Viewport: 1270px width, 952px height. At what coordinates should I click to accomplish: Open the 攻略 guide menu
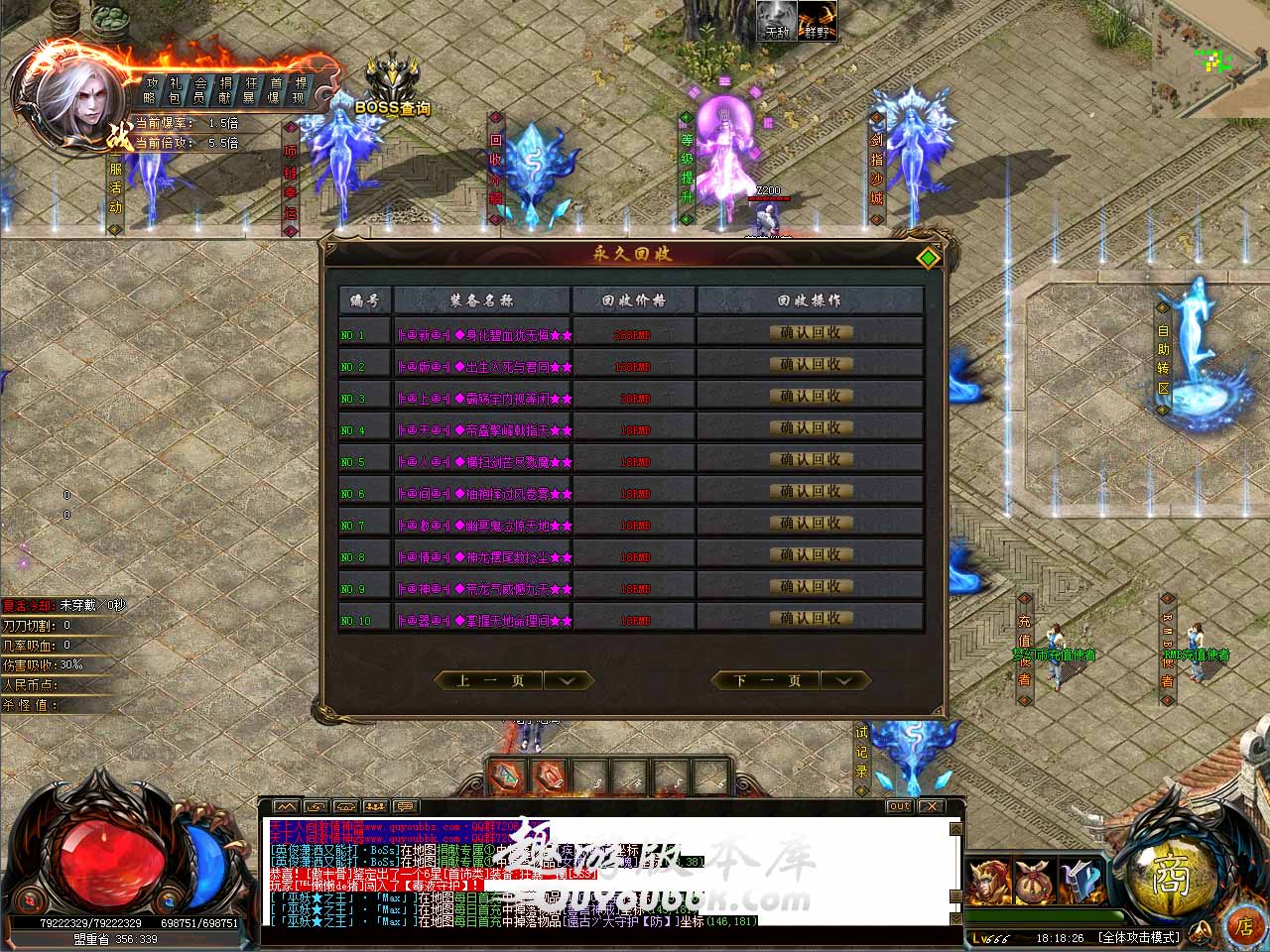point(150,90)
